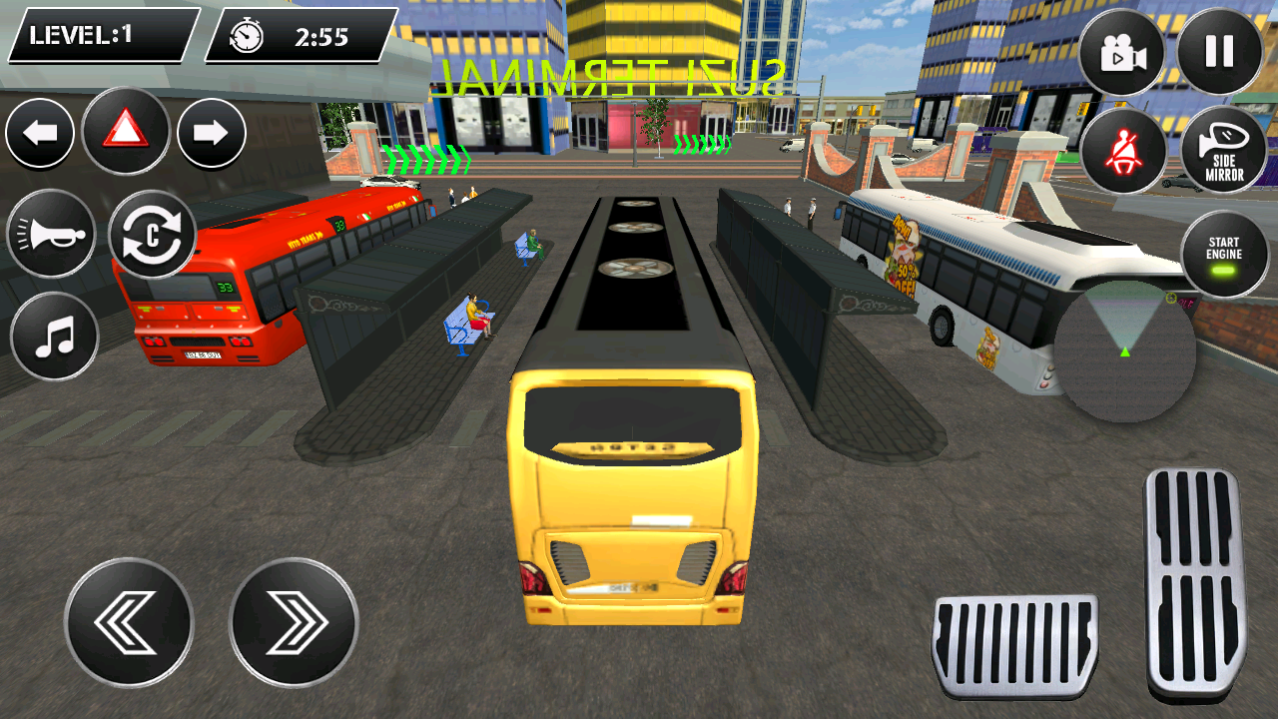Image resolution: width=1278 pixels, height=719 pixels.
Task: Steer left with the double-chevron button
Action: pos(129,621)
